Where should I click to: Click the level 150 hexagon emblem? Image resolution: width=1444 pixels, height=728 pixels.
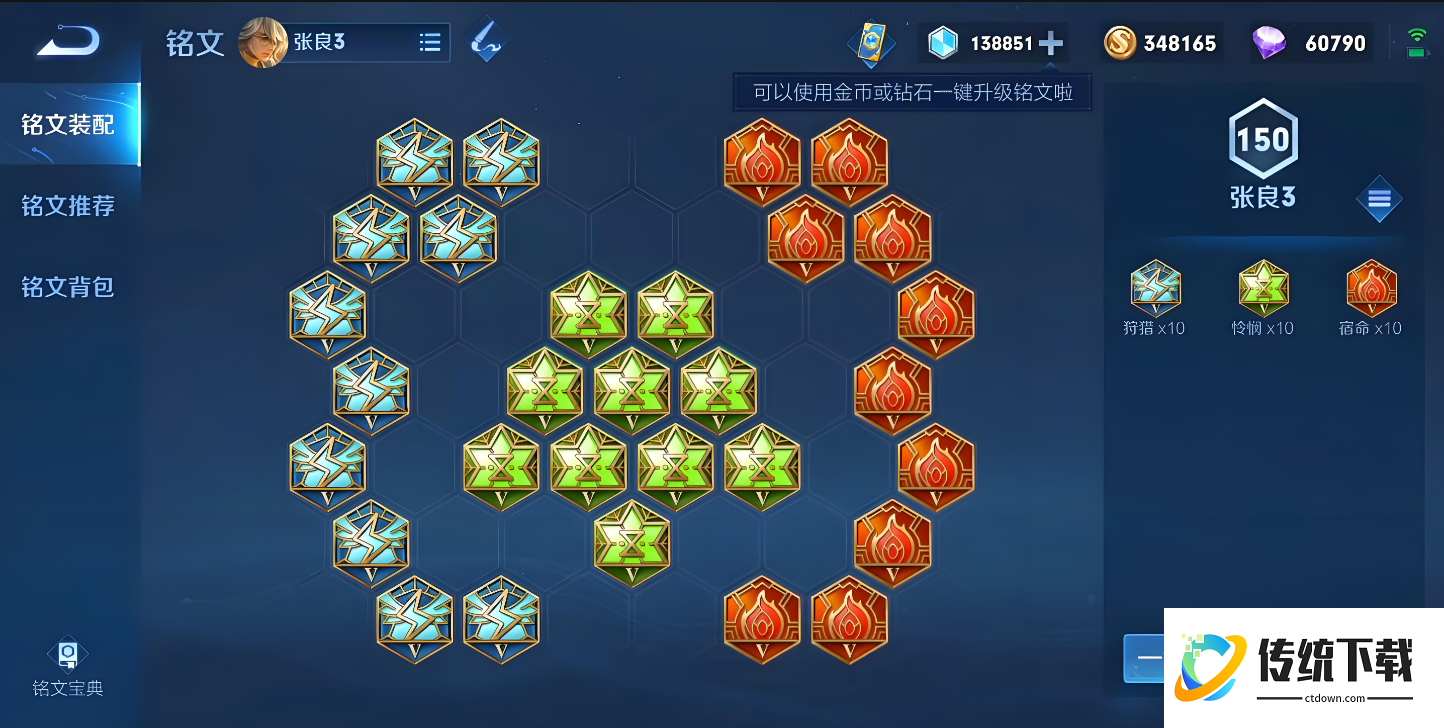1263,142
